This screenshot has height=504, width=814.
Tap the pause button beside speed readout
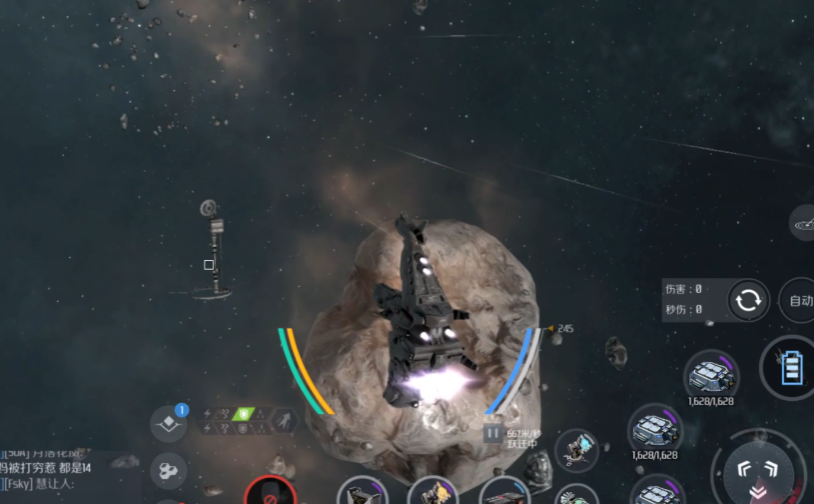(x=492, y=434)
